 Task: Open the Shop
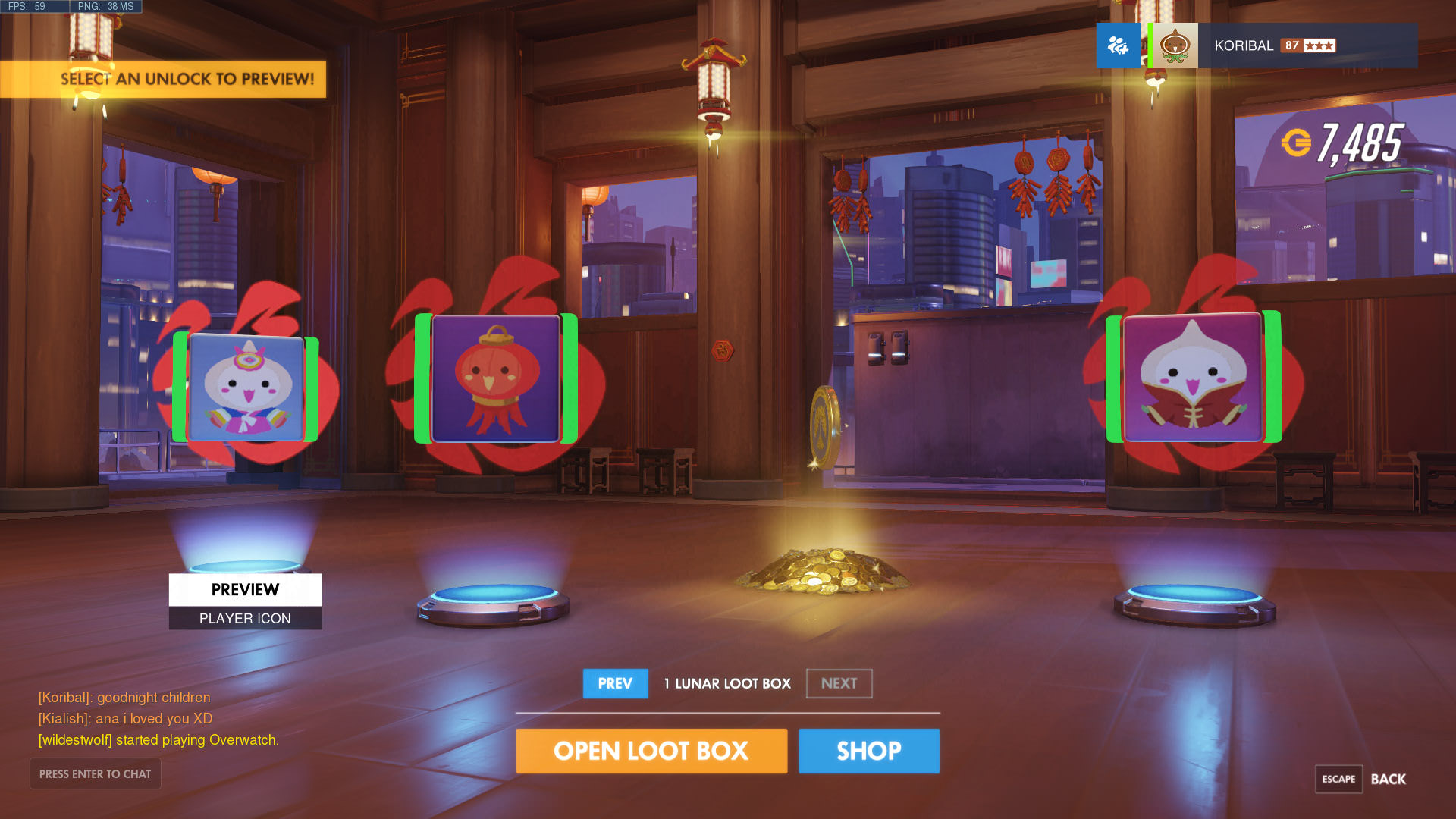[869, 751]
